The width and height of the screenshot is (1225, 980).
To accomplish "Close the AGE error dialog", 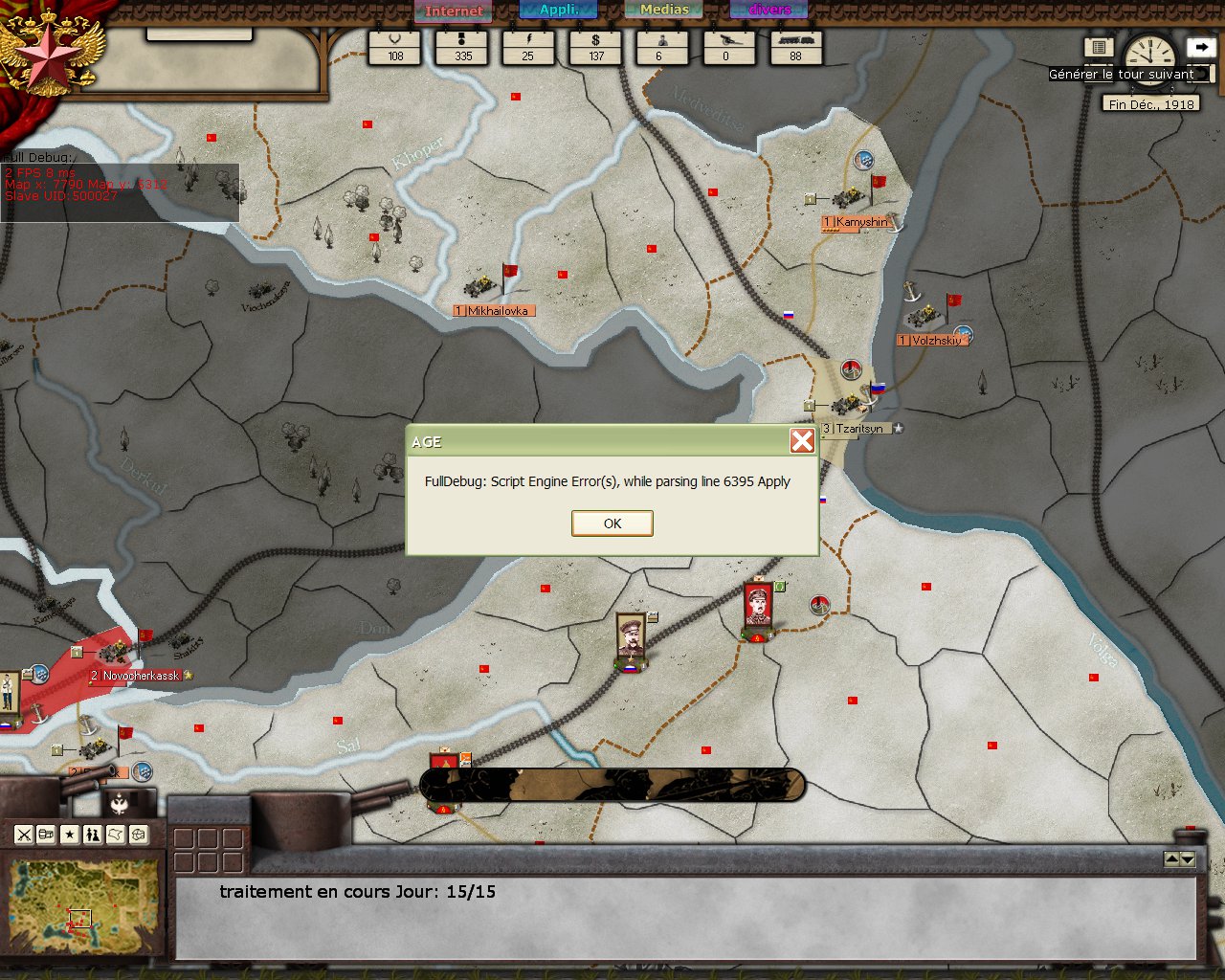I will [x=802, y=440].
